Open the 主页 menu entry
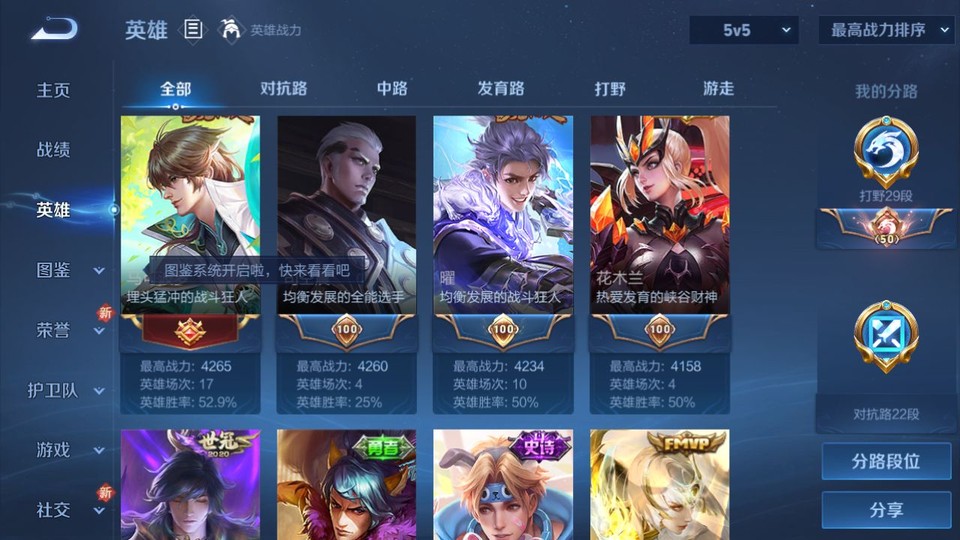Screen dimensions: 960x540 click(x=54, y=90)
